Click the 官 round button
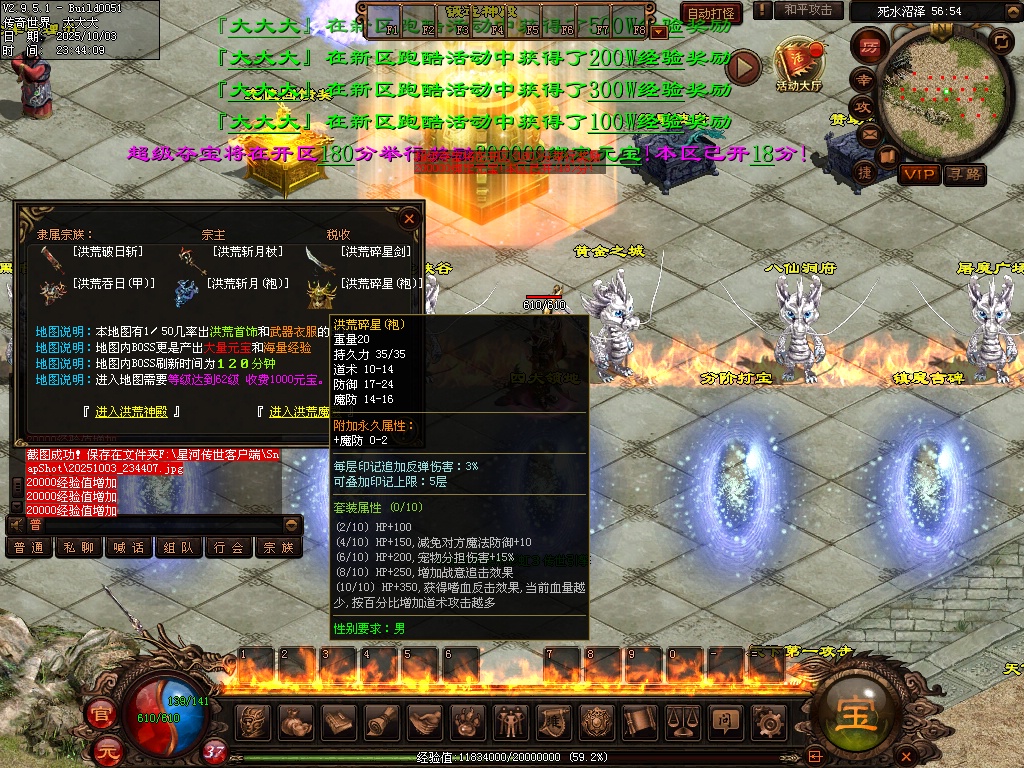Viewport: 1024px width, 768px height. (101, 714)
